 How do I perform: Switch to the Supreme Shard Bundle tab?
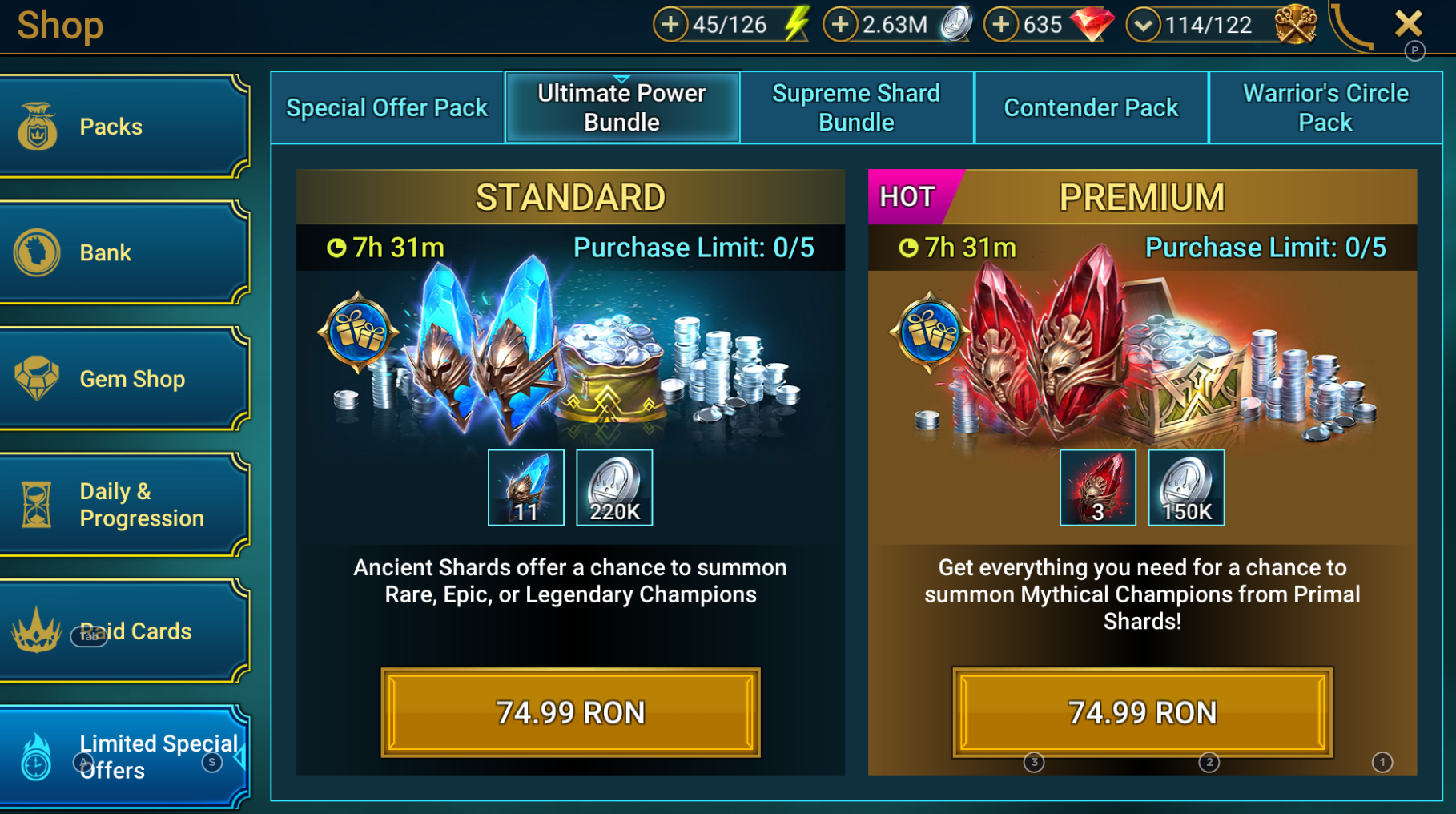pos(856,107)
